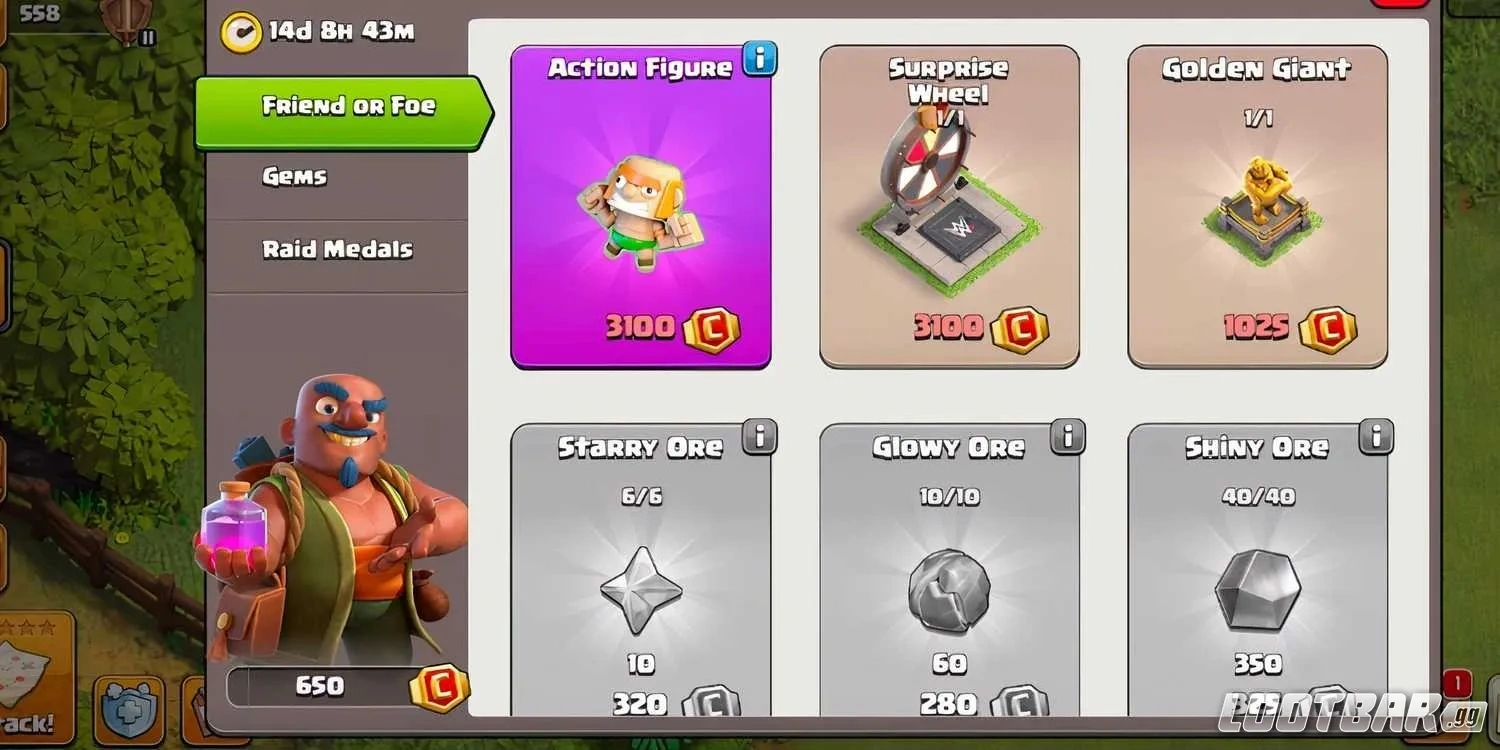Click the coin icon next to 650 balance

(439, 686)
